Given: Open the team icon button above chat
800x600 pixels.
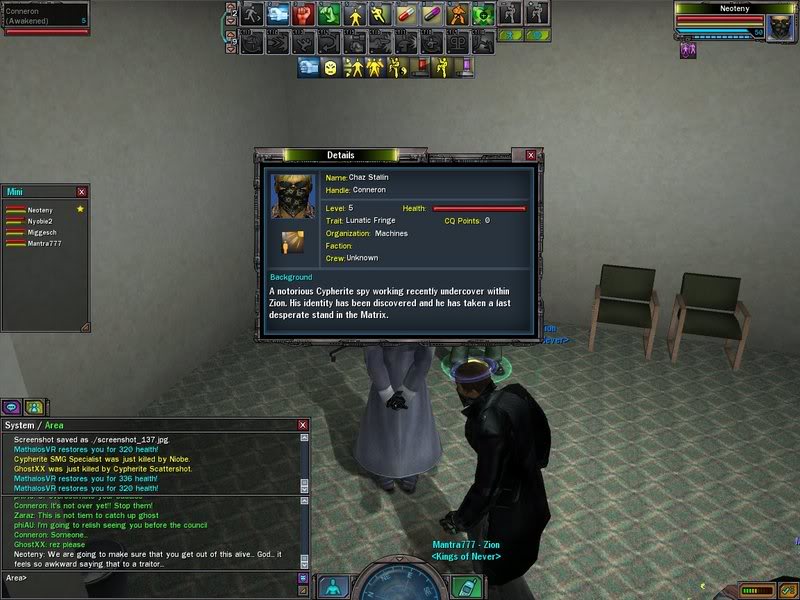Looking at the screenshot, I should click(x=35, y=407).
